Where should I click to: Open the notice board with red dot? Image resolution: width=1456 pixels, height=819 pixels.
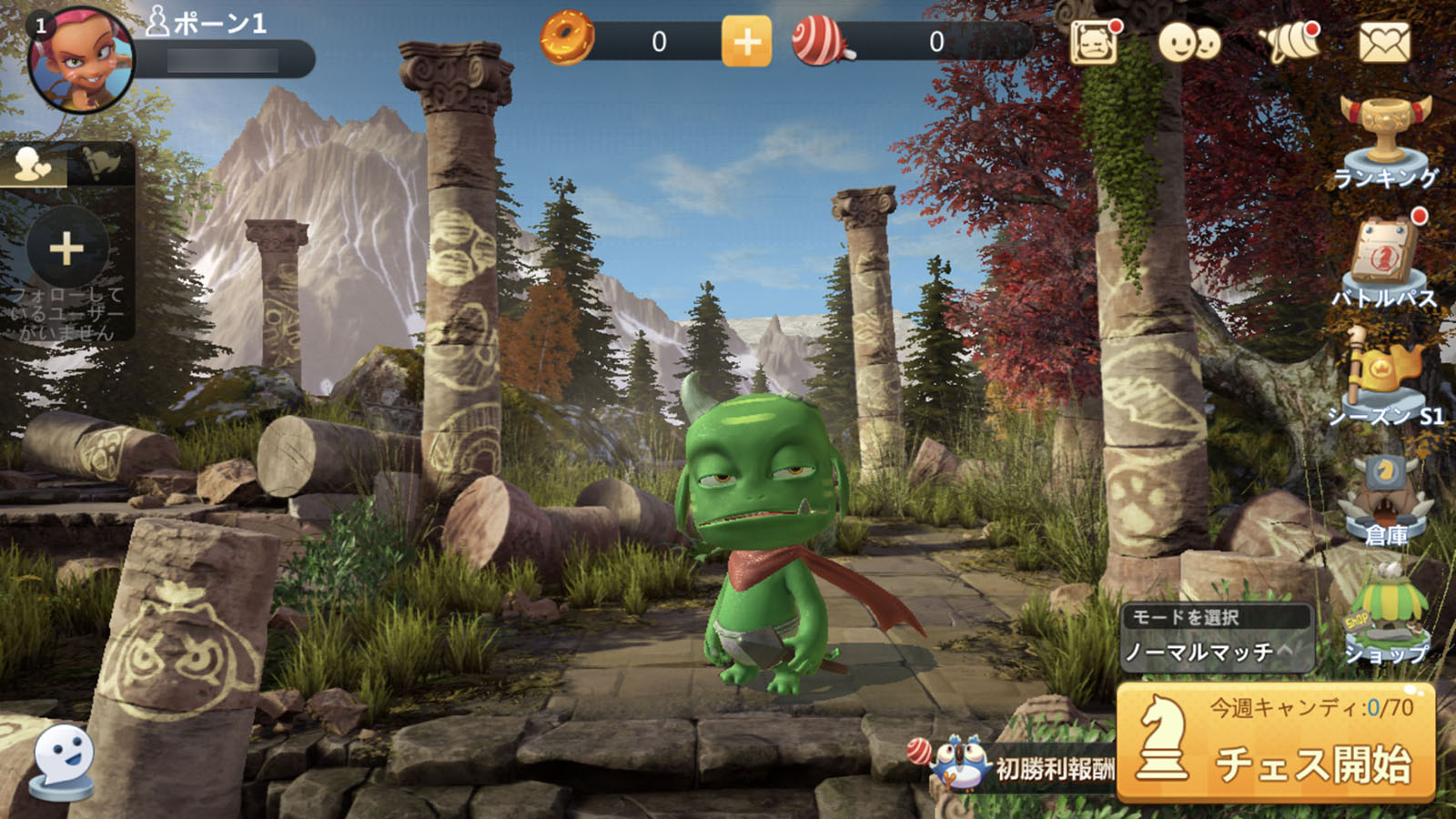pyautogui.click(x=1094, y=42)
